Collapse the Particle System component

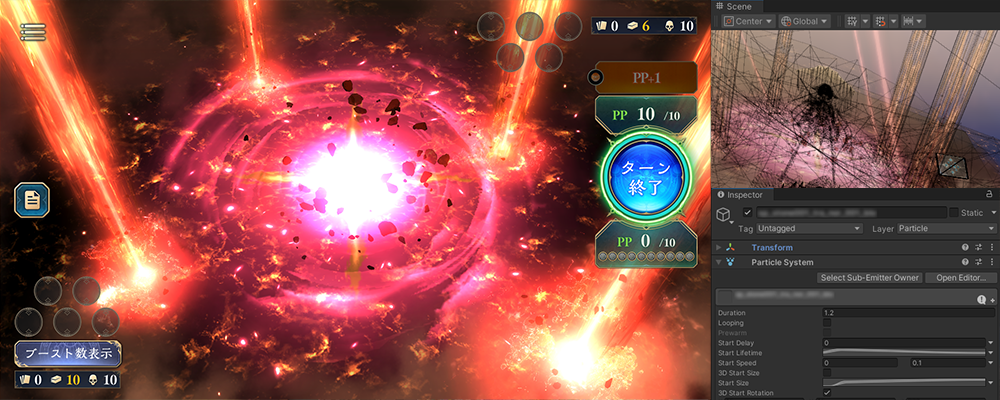pos(719,262)
